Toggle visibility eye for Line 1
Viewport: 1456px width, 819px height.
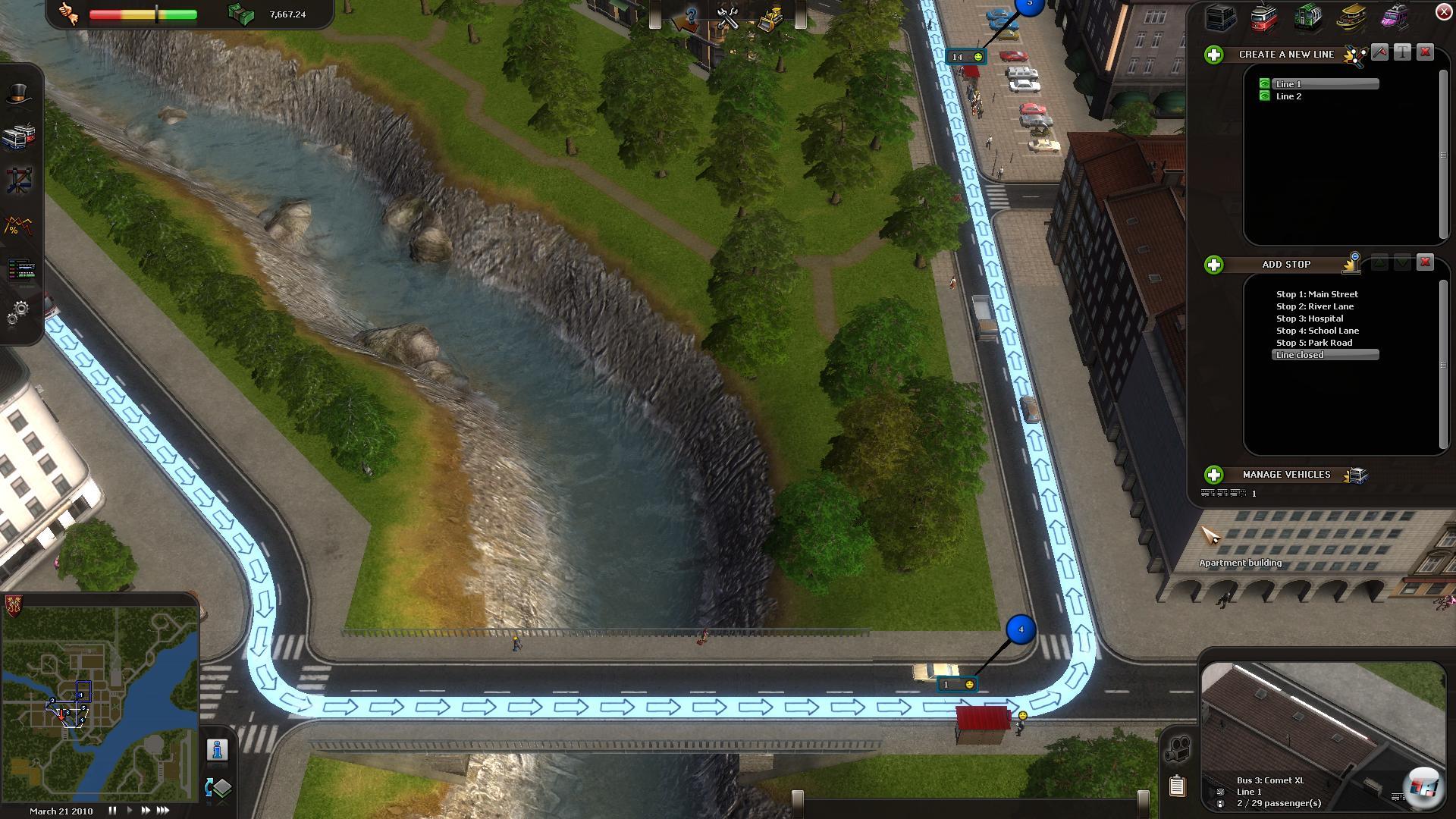[1264, 84]
